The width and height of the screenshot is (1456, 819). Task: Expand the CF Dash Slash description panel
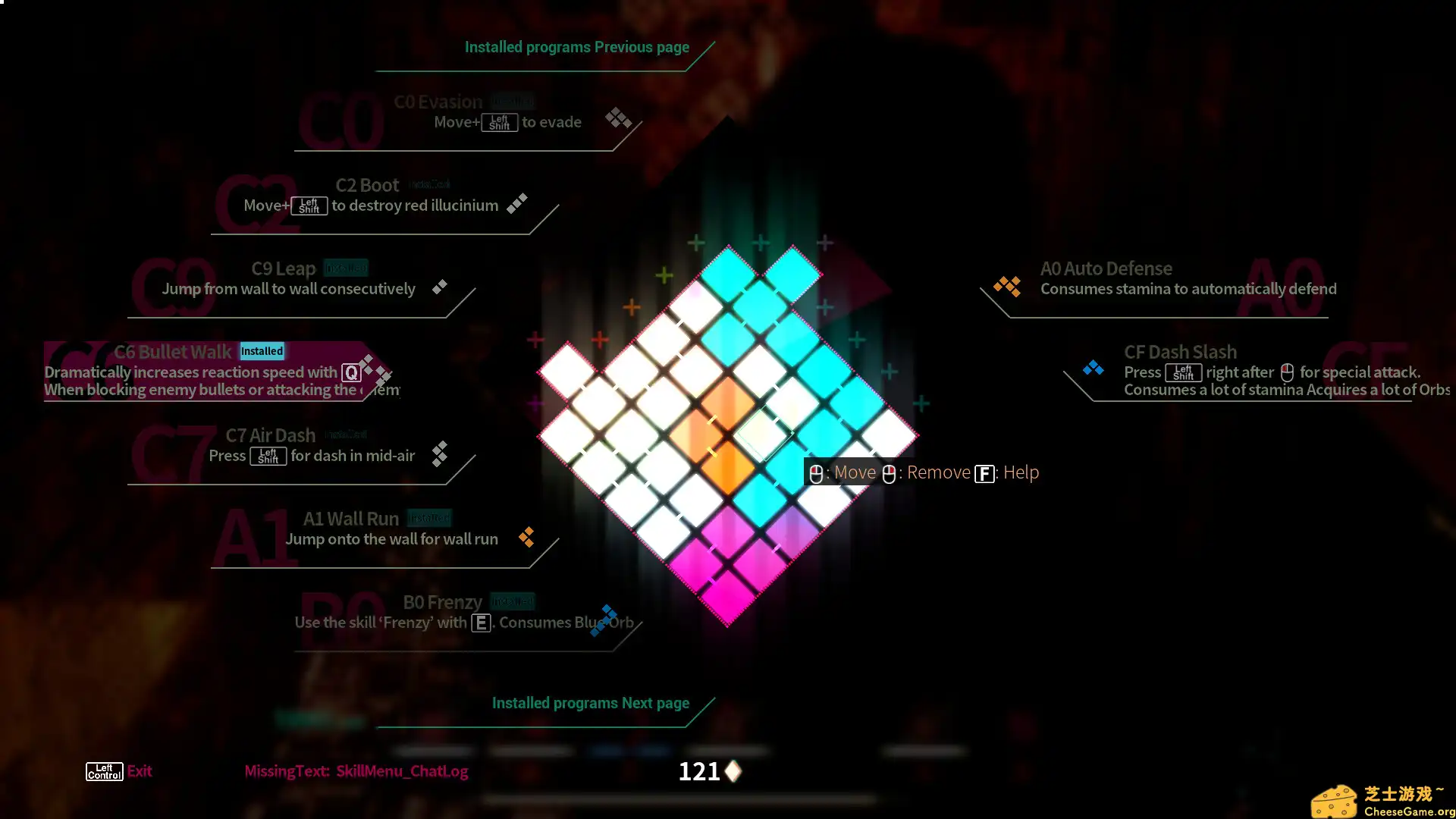[1180, 351]
